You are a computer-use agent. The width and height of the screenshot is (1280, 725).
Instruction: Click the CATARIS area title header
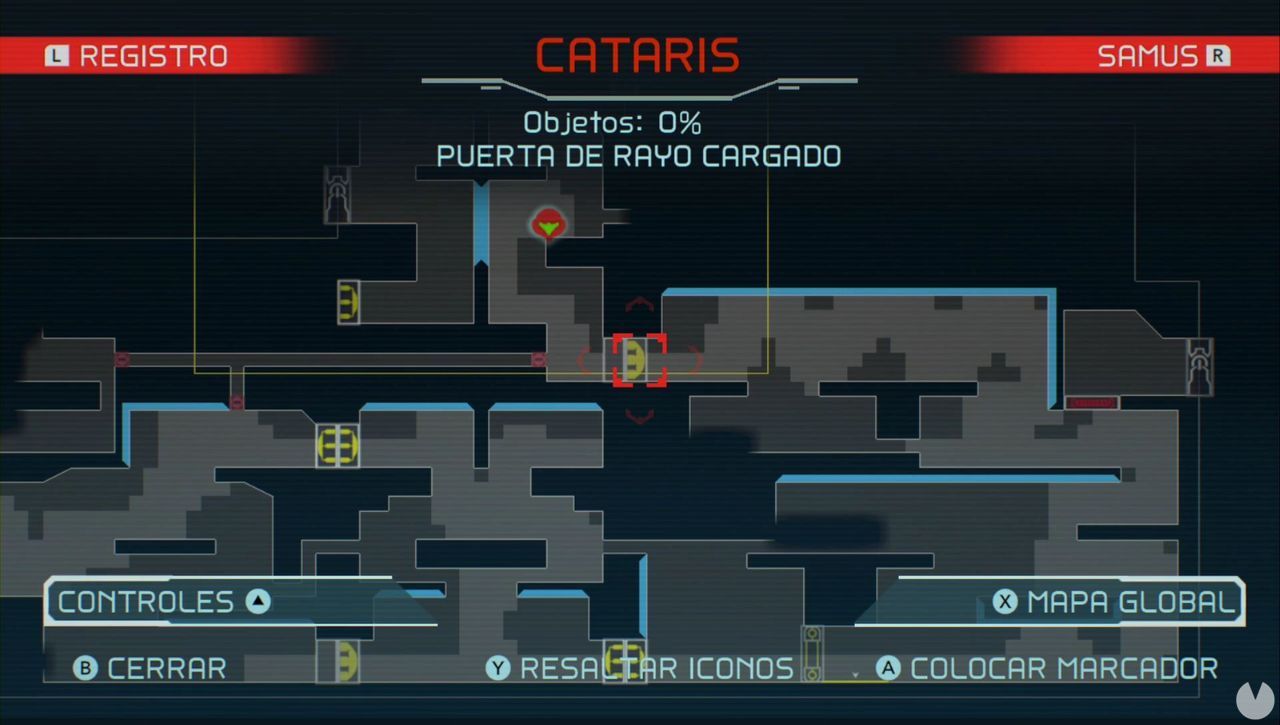coord(639,55)
